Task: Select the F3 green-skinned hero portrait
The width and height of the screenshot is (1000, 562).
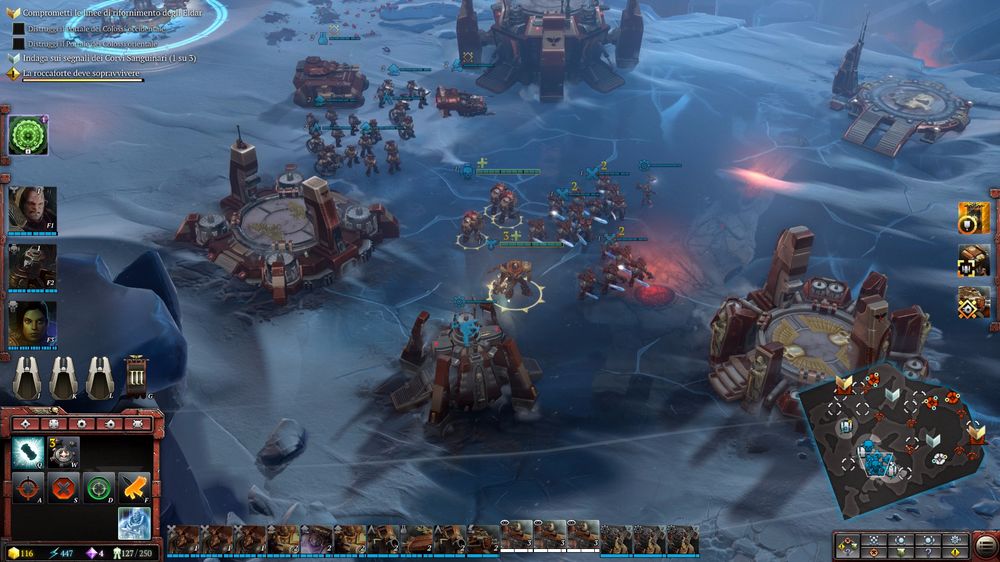Action: pyautogui.click(x=32, y=322)
